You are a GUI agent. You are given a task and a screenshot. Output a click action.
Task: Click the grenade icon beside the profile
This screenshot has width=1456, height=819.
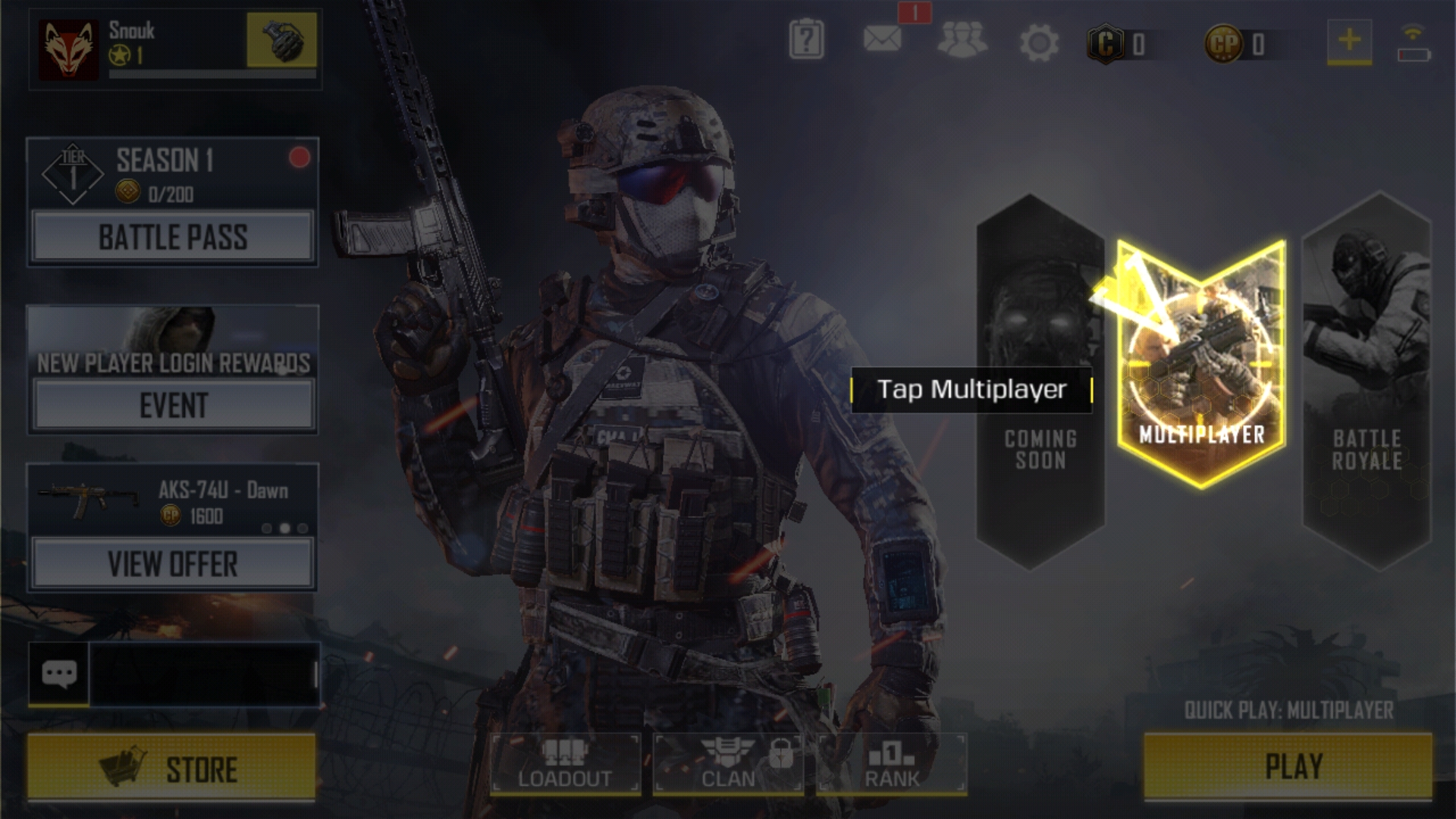281,40
